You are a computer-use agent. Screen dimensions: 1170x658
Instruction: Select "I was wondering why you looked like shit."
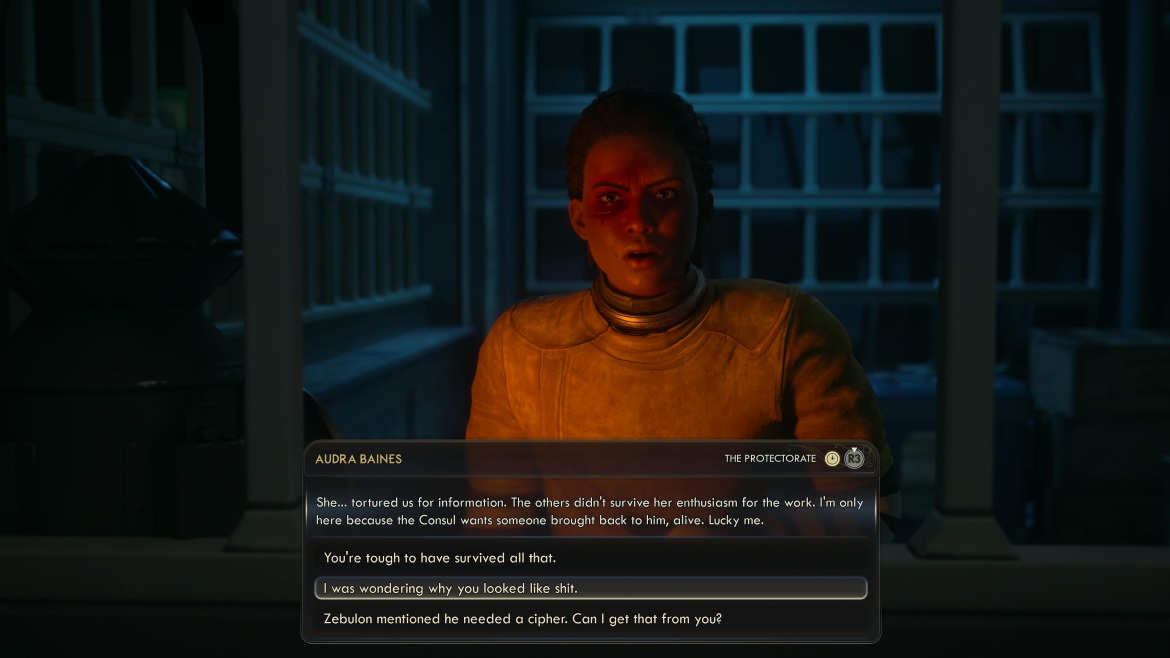450,588
